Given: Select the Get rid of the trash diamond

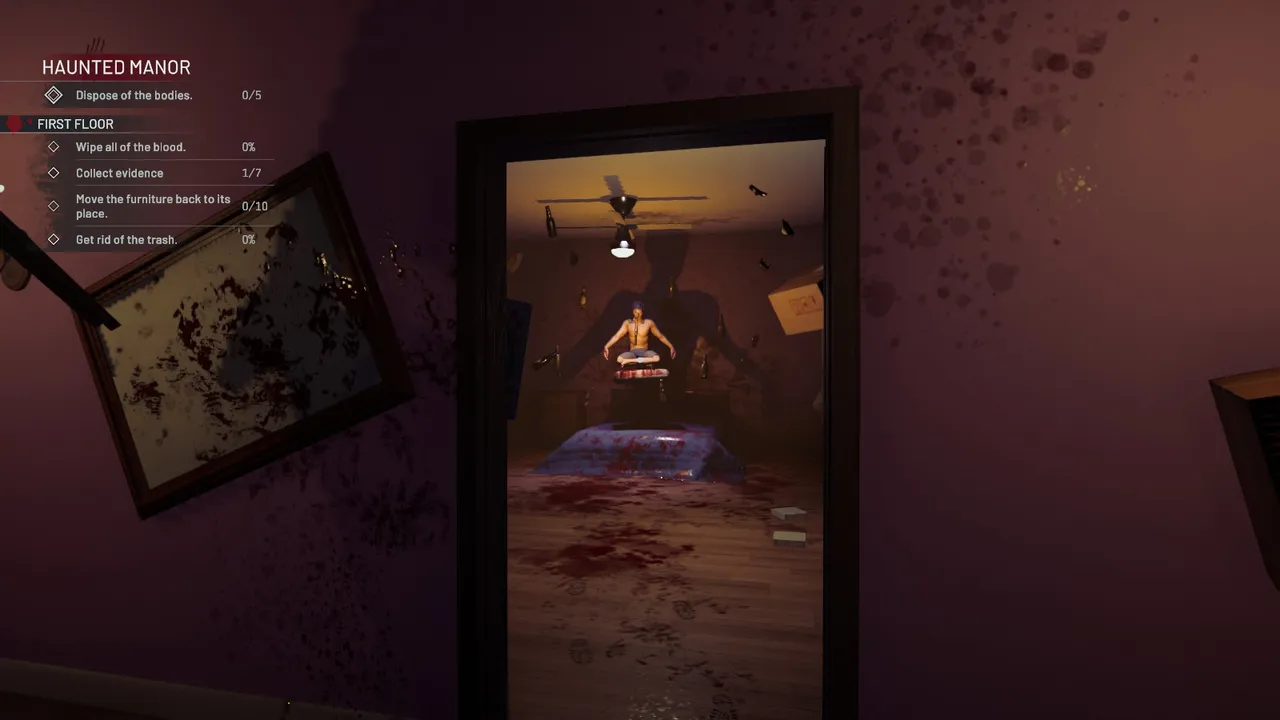Looking at the screenshot, I should [53, 240].
